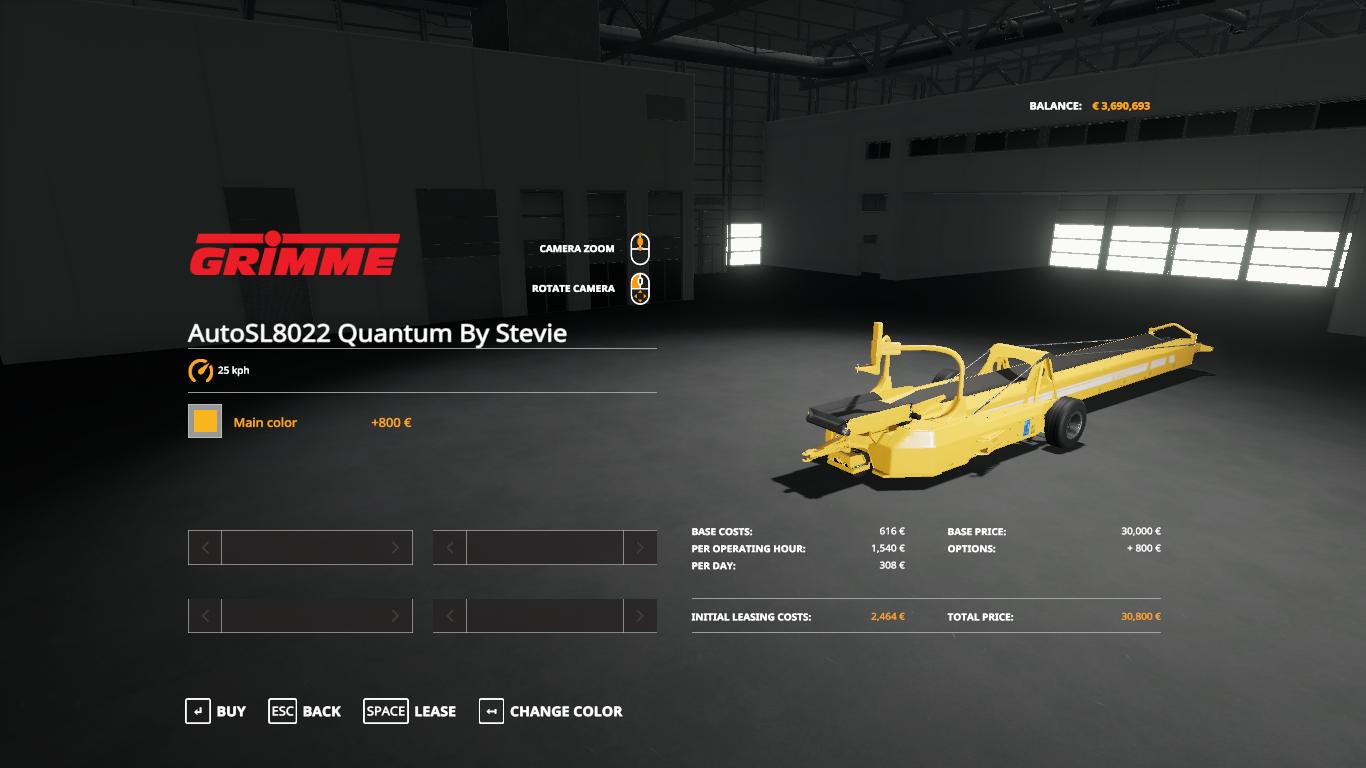Go back with the Back button
This screenshot has width=1366, height=768.
coord(305,711)
